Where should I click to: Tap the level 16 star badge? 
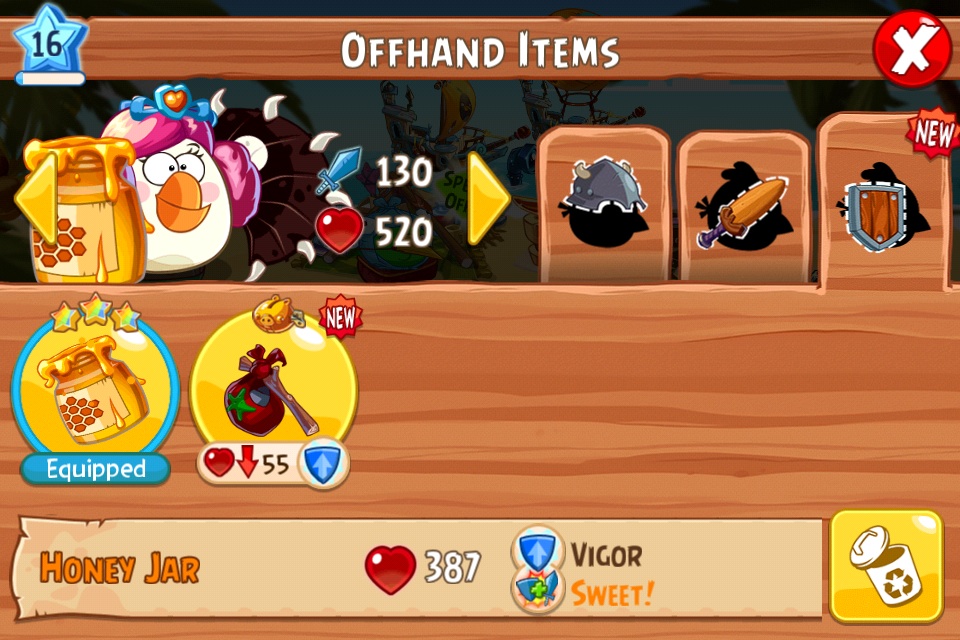(48, 46)
